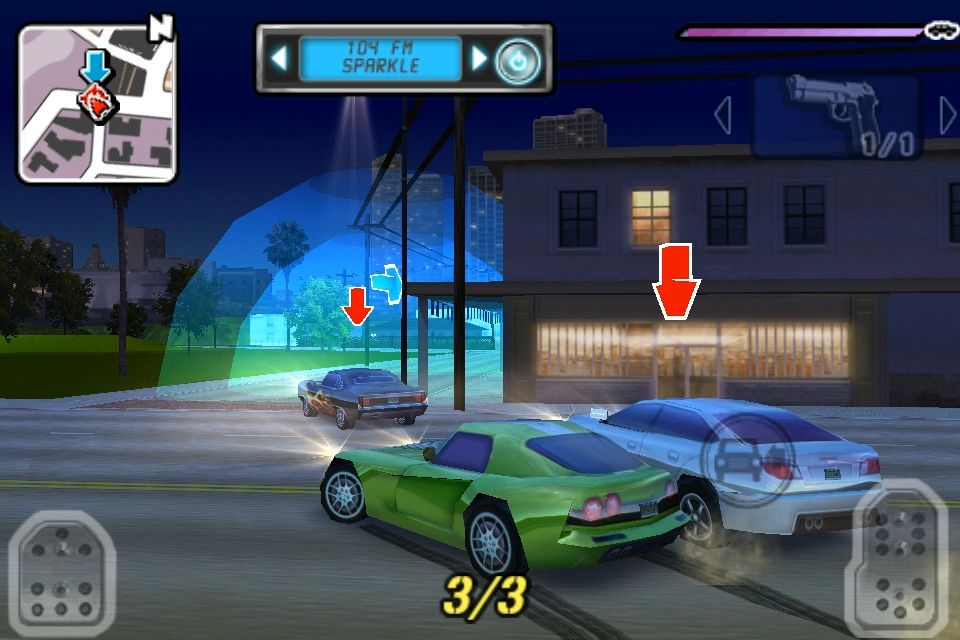Hit the brake pedal
Viewport: 960px width, 640px height.
coord(62,573)
